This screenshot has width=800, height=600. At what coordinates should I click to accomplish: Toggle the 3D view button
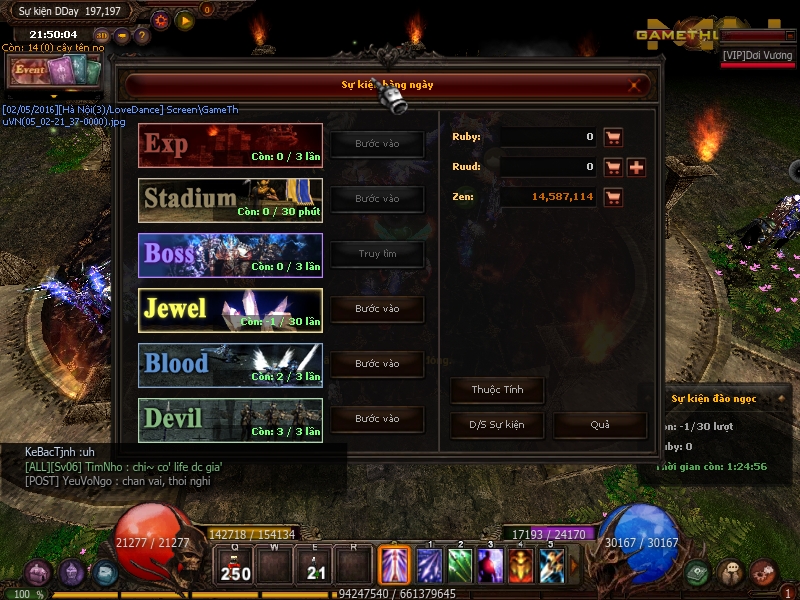click(x=103, y=36)
